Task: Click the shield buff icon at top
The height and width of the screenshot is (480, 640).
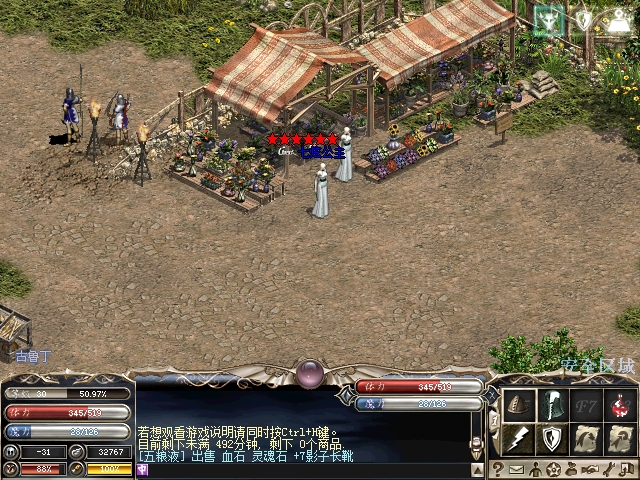Action: click(584, 19)
